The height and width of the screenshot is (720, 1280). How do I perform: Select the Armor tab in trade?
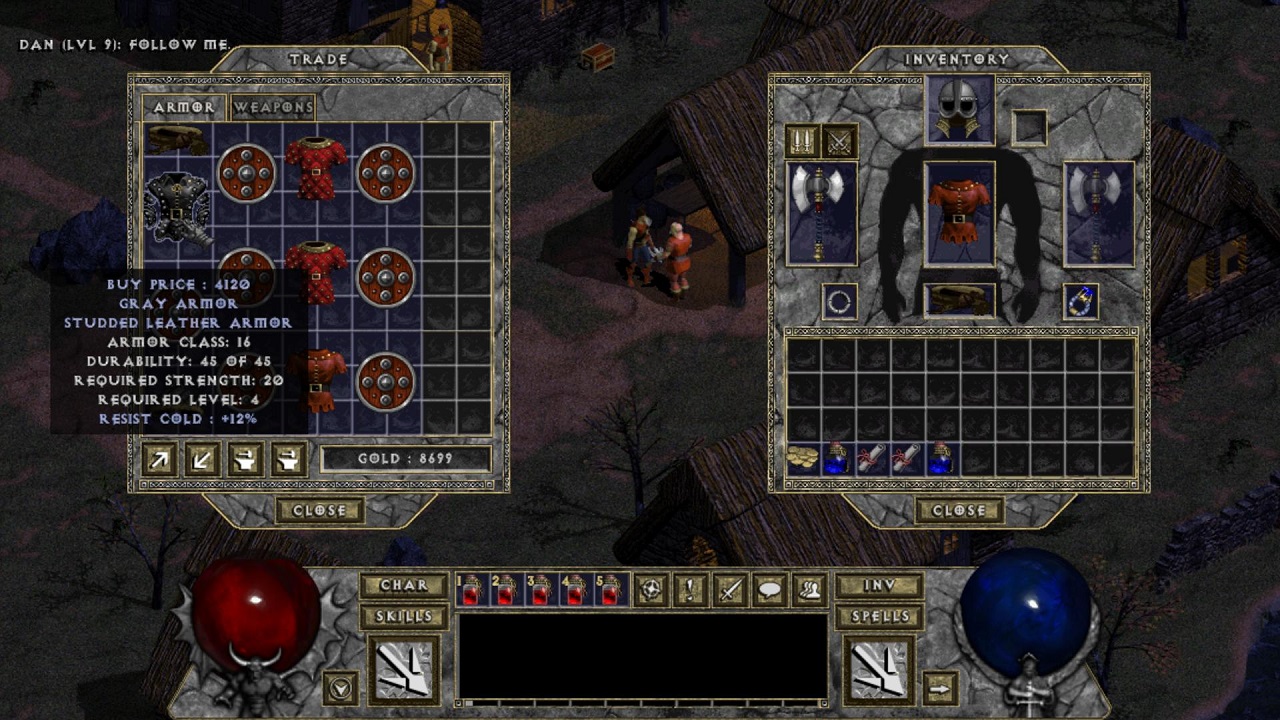tap(183, 107)
